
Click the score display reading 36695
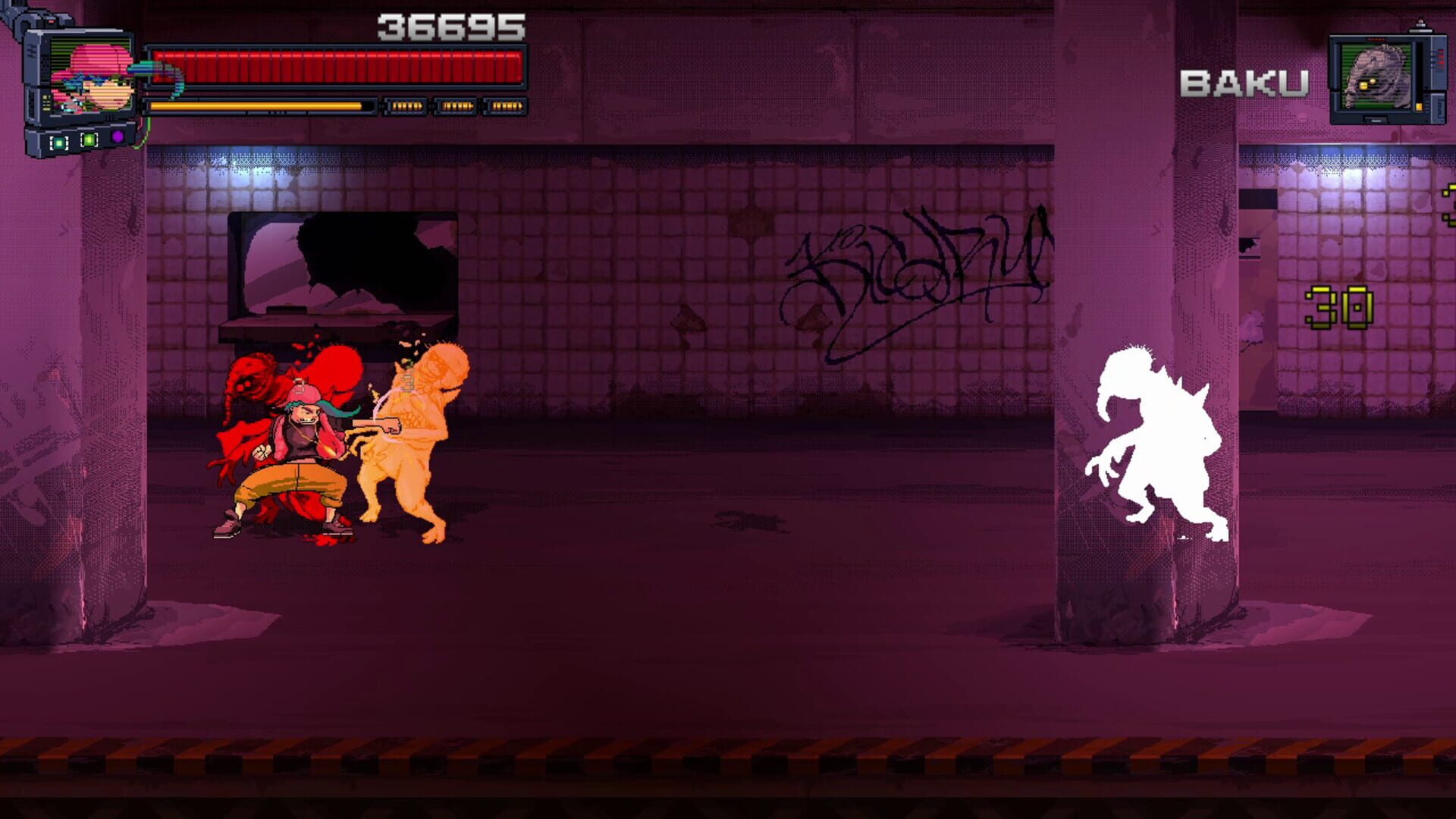[453, 27]
